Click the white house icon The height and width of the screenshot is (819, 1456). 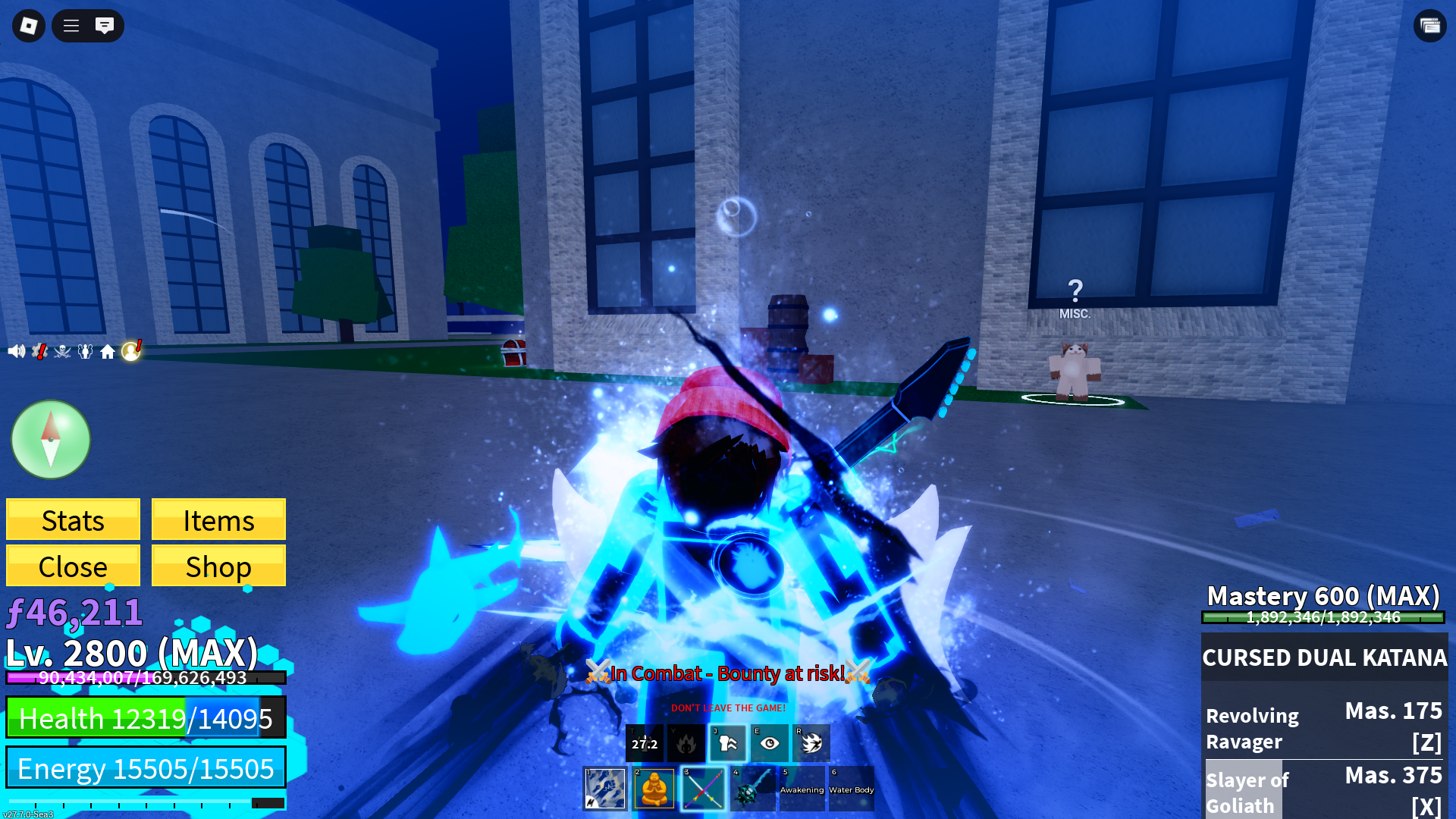click(x=108, y=352)
